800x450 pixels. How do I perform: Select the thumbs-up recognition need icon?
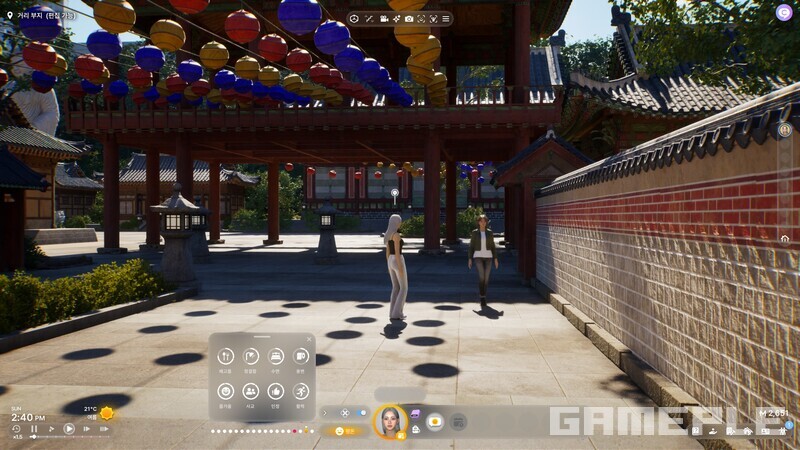(x=276, y=391)
